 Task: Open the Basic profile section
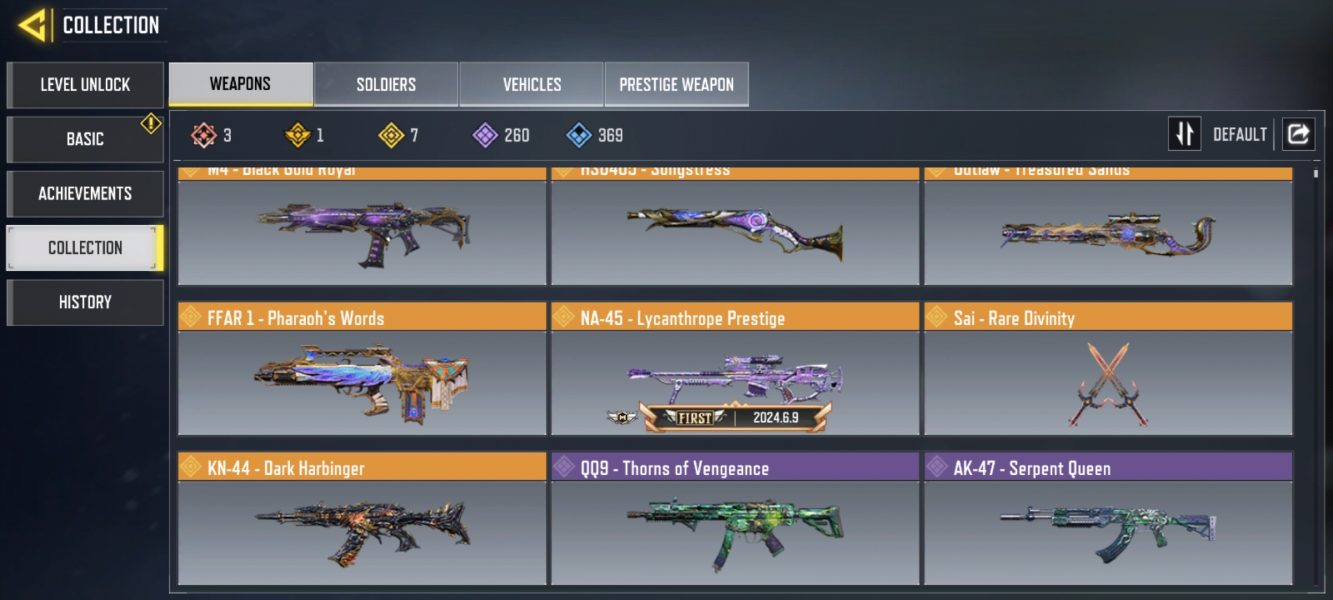[x=85, y=139]
